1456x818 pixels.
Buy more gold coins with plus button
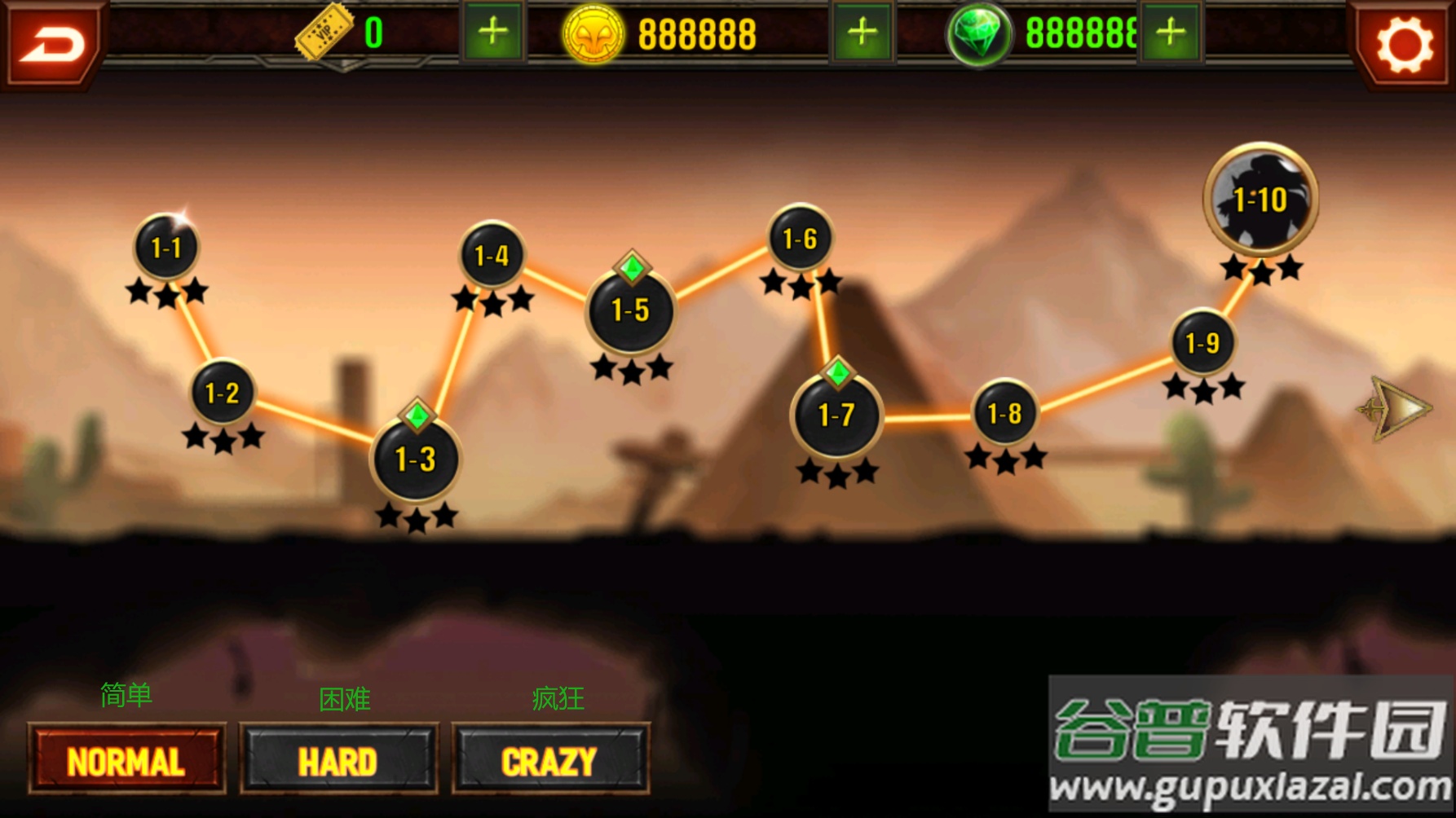click(862, 33)
